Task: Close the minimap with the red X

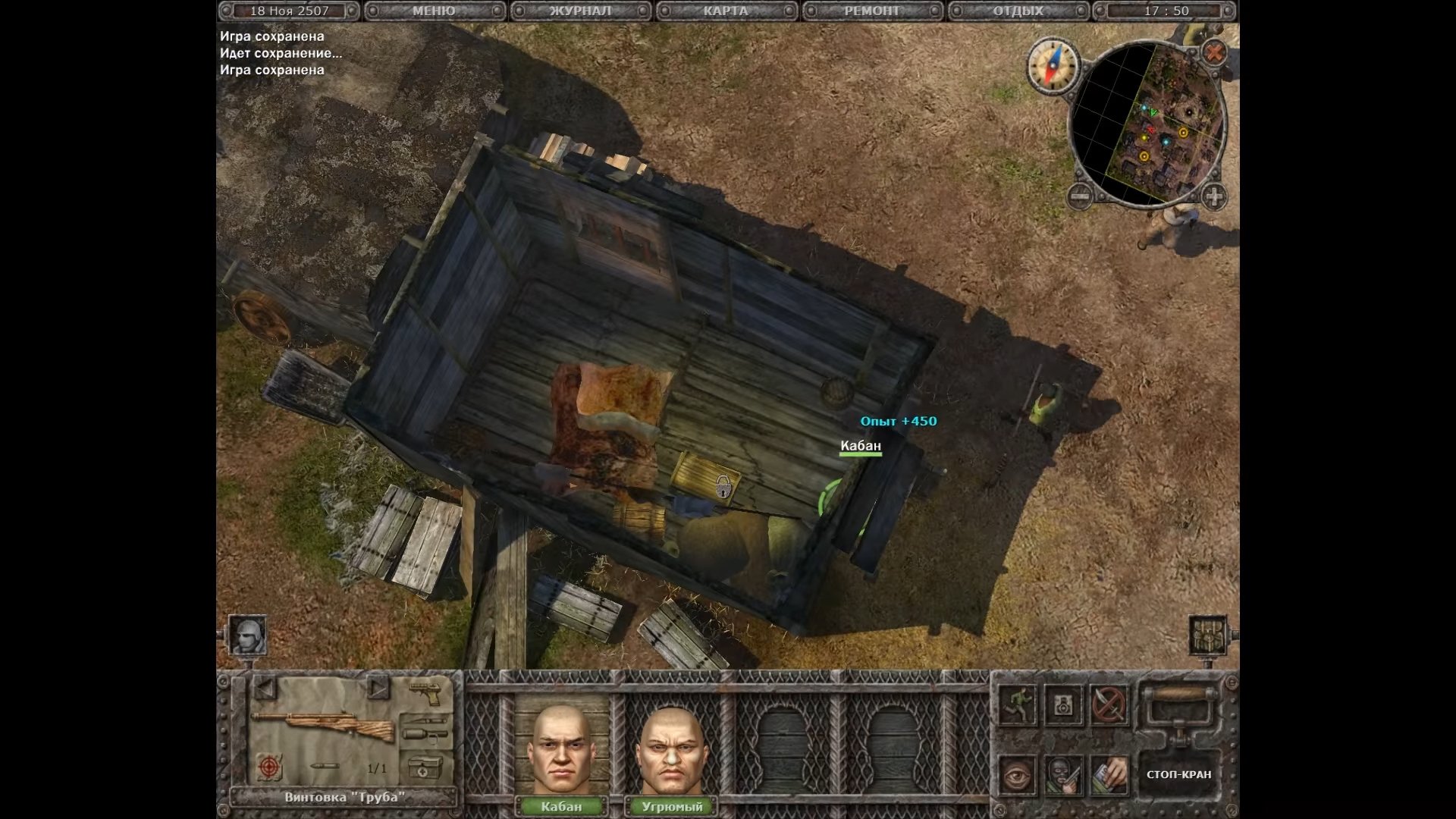Action: [x=1215, y=52]
